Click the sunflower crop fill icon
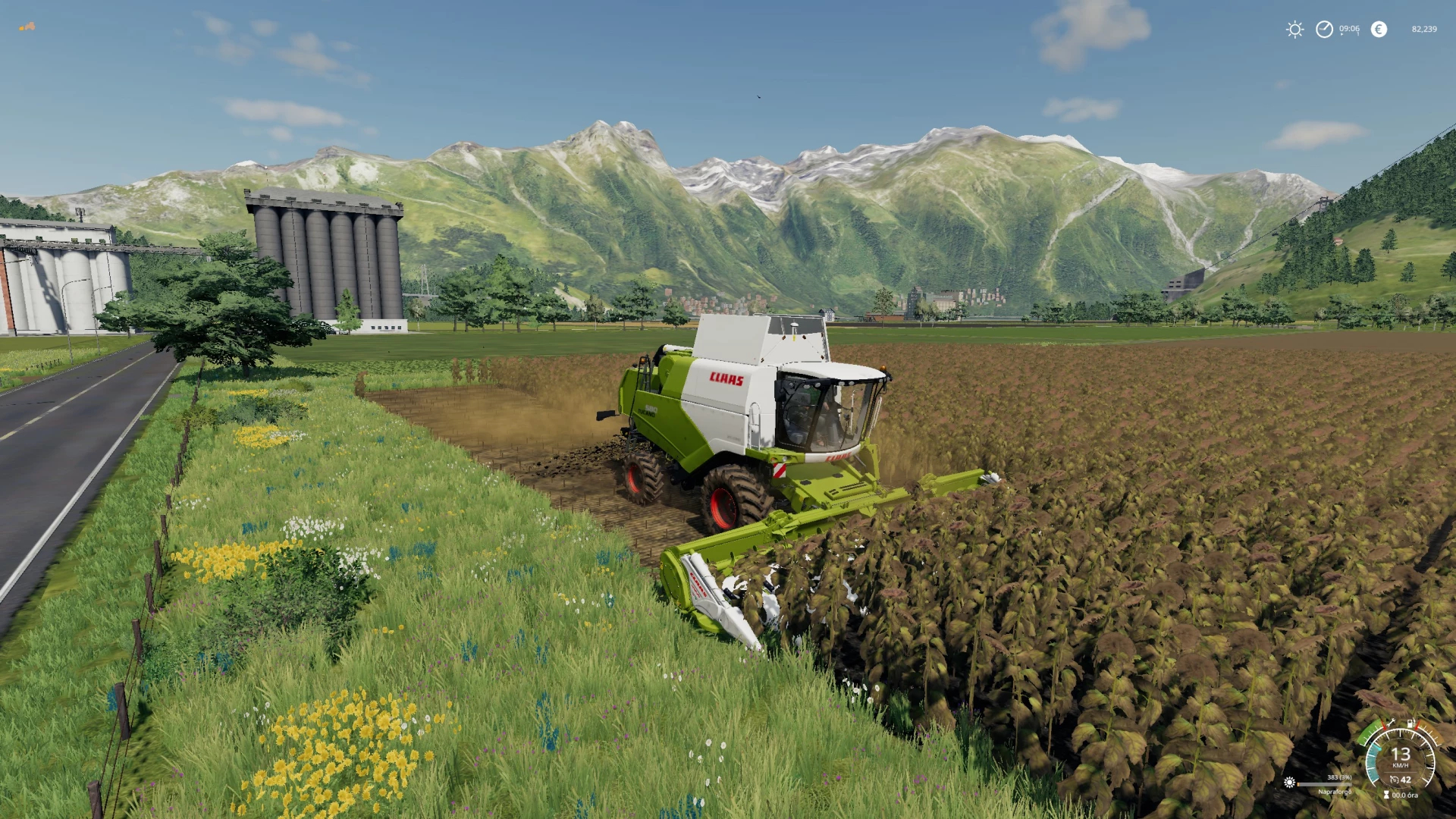 [1289, 782]
